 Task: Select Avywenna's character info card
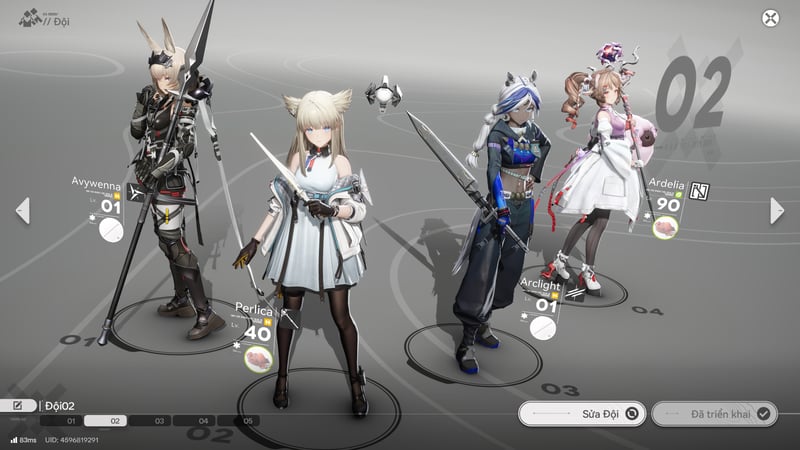point(100,209)
